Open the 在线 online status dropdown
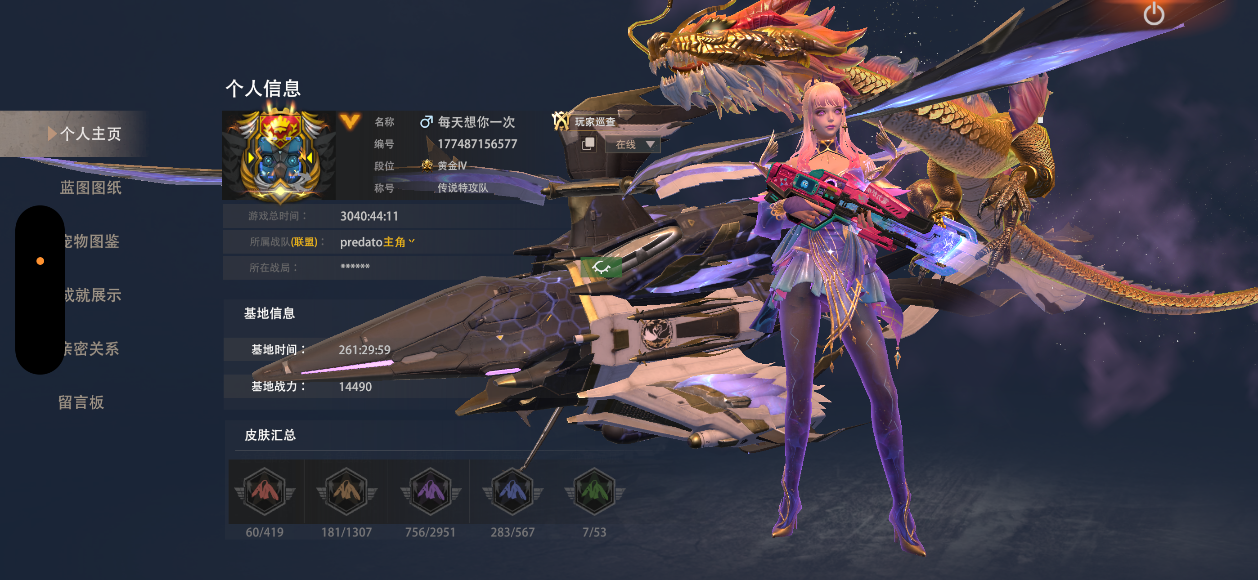Image resolution: width=1258 pixels, height=580 pixels. pyautogui.click(x=634, y=144)
